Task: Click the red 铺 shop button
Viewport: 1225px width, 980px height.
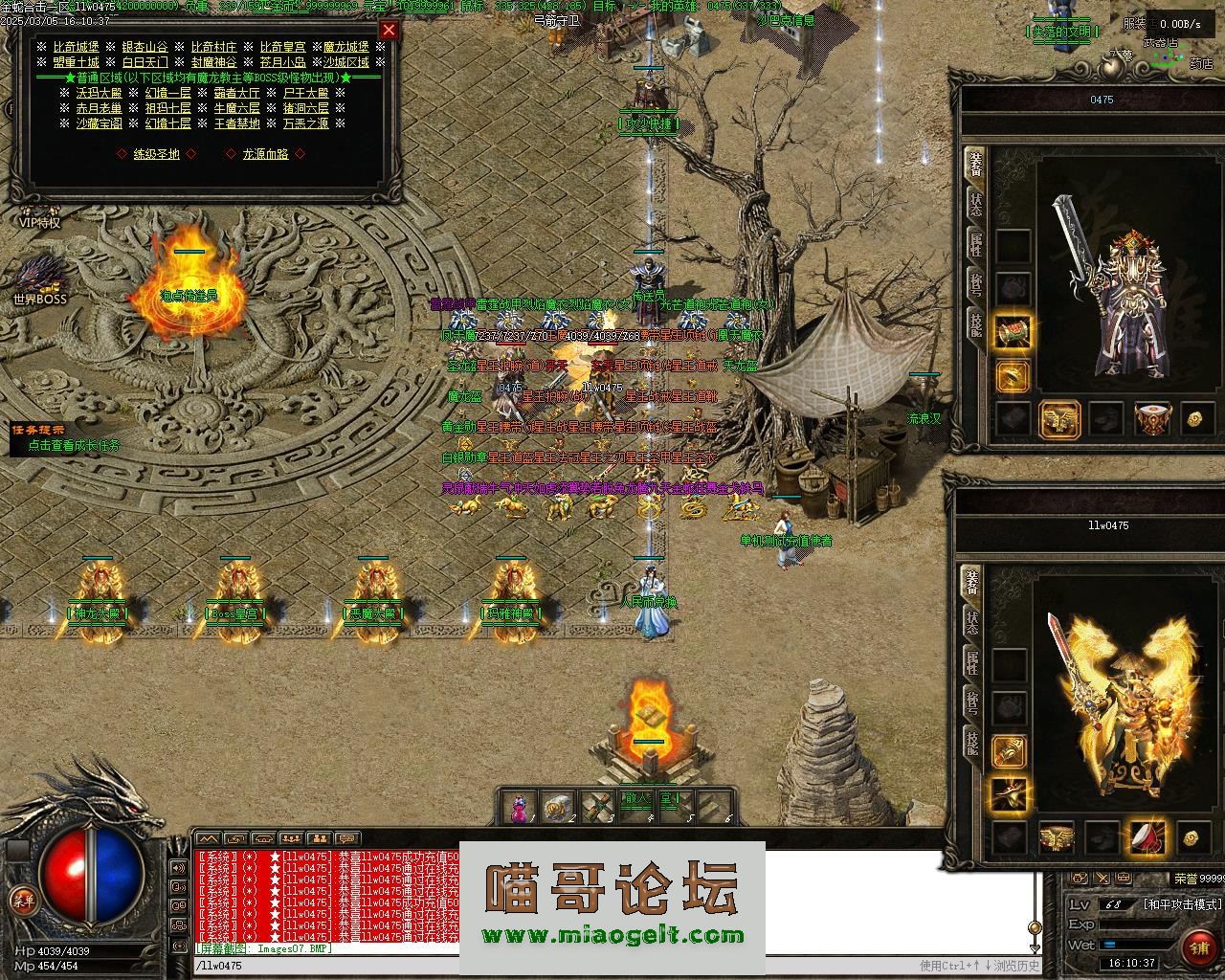Action: pos(1198,947)
